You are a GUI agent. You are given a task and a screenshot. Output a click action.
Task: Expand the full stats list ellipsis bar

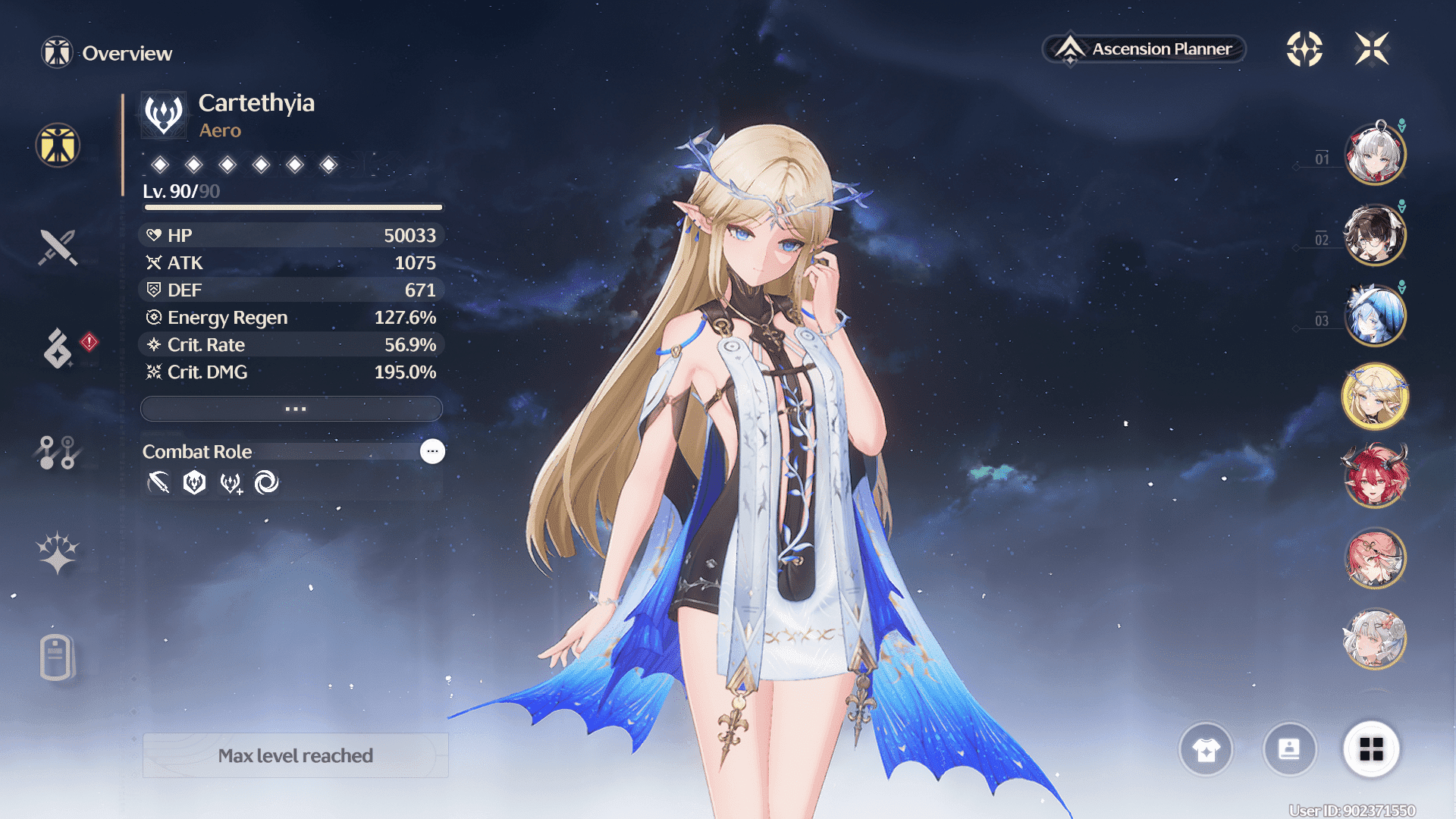(292, 409)
